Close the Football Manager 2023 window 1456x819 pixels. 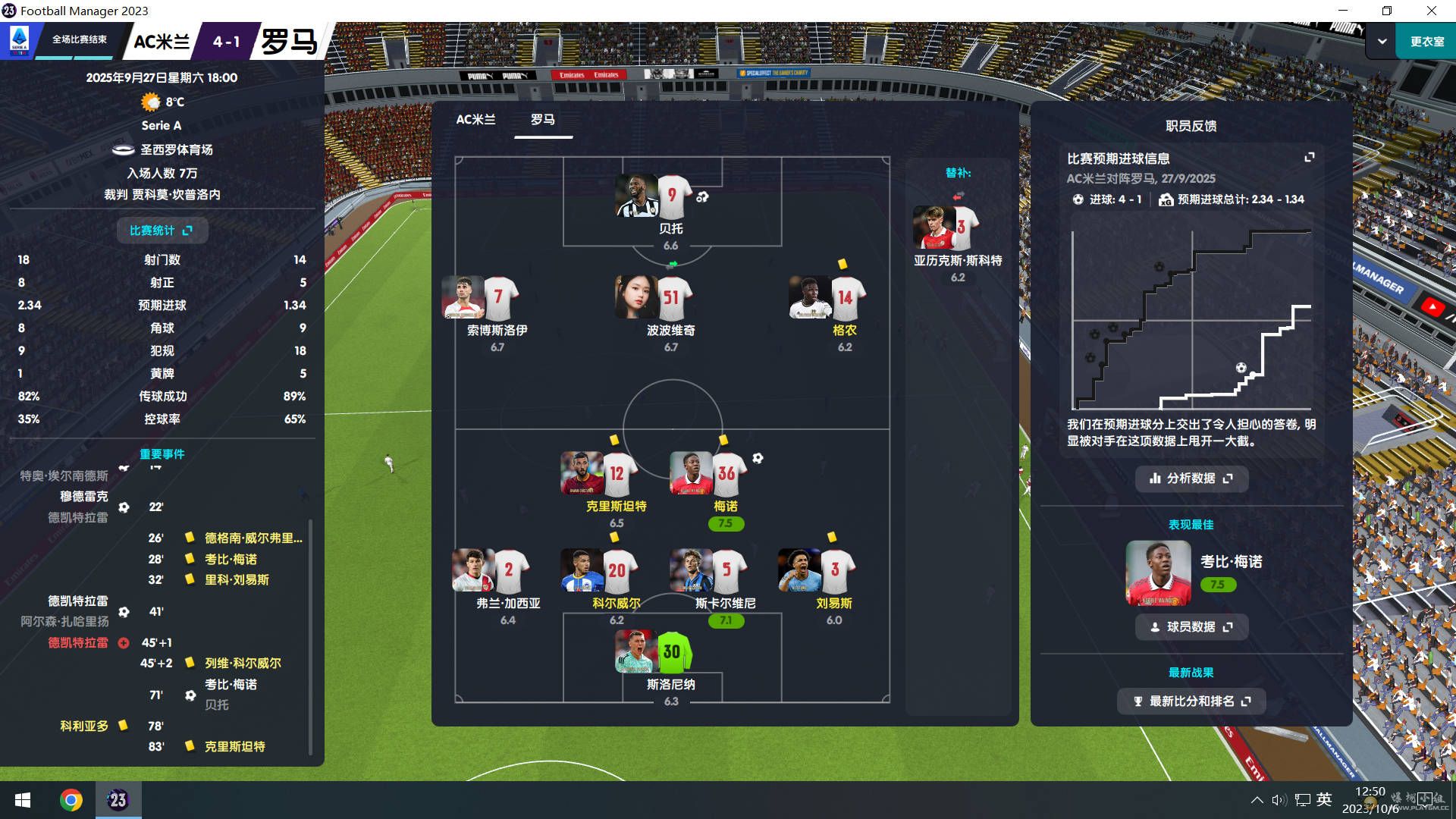tap(1431, 11)
